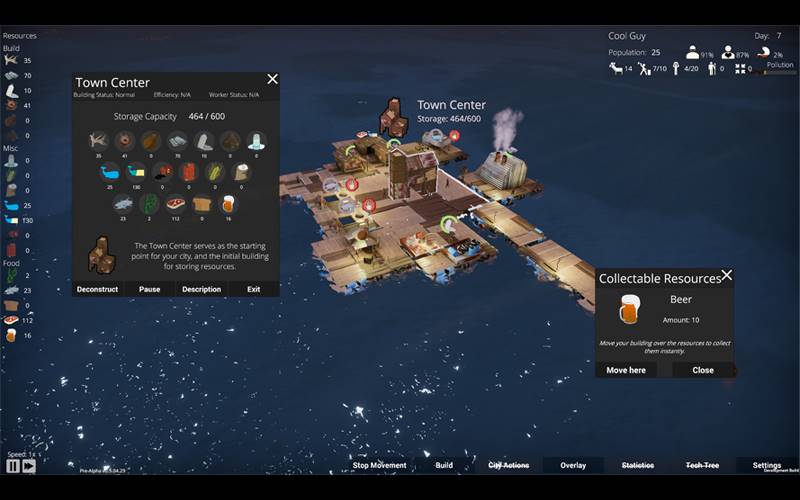Show the Town Center description
The width and height of the screenshot is (800, 500).
pyautogui.click(x=201, y=289)
